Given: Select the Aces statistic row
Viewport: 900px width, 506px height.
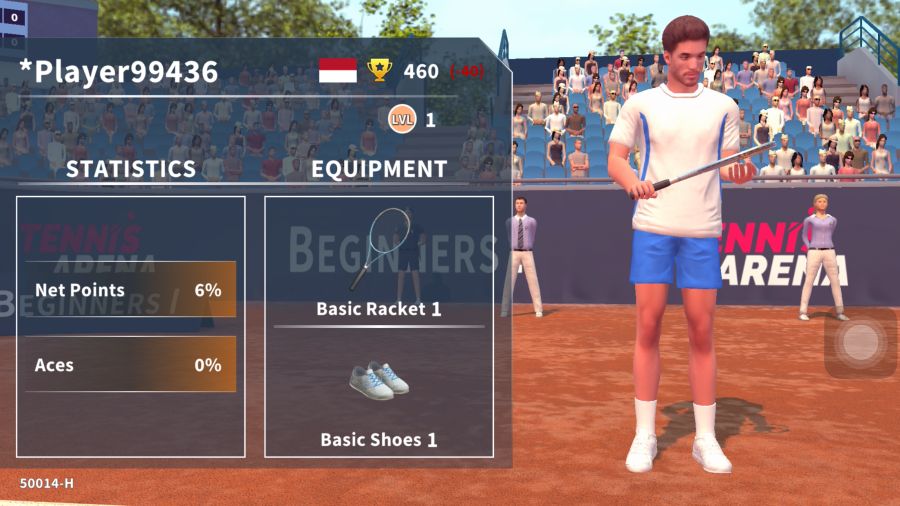Looking at the screenshot, I should coord(130,365).
